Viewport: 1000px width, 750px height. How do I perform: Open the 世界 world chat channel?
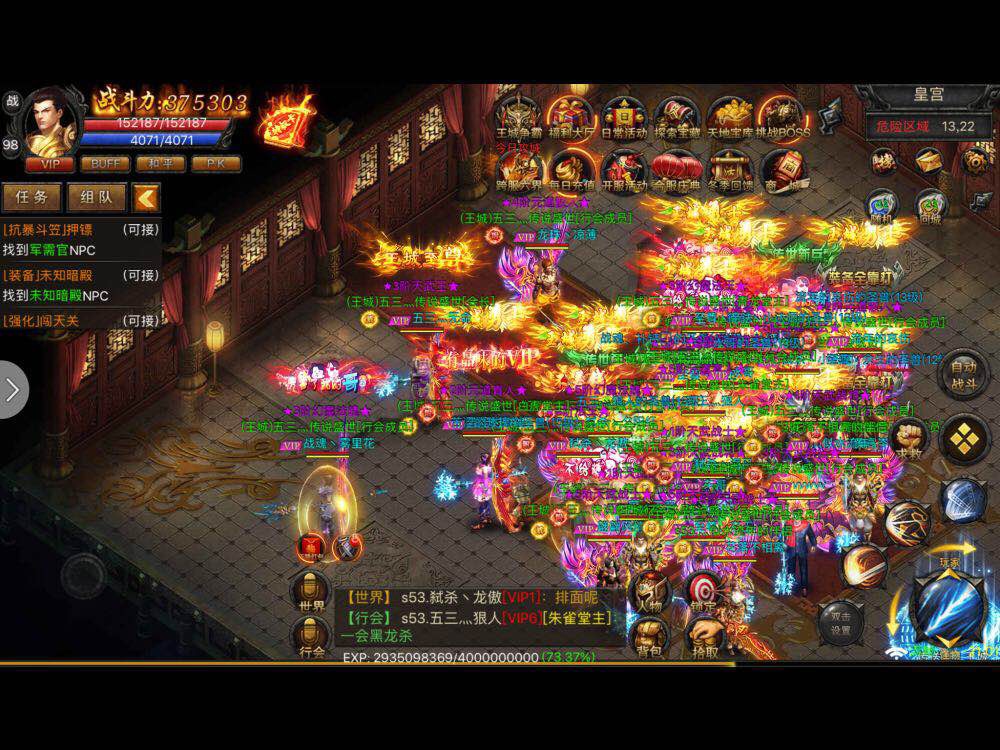311,589
